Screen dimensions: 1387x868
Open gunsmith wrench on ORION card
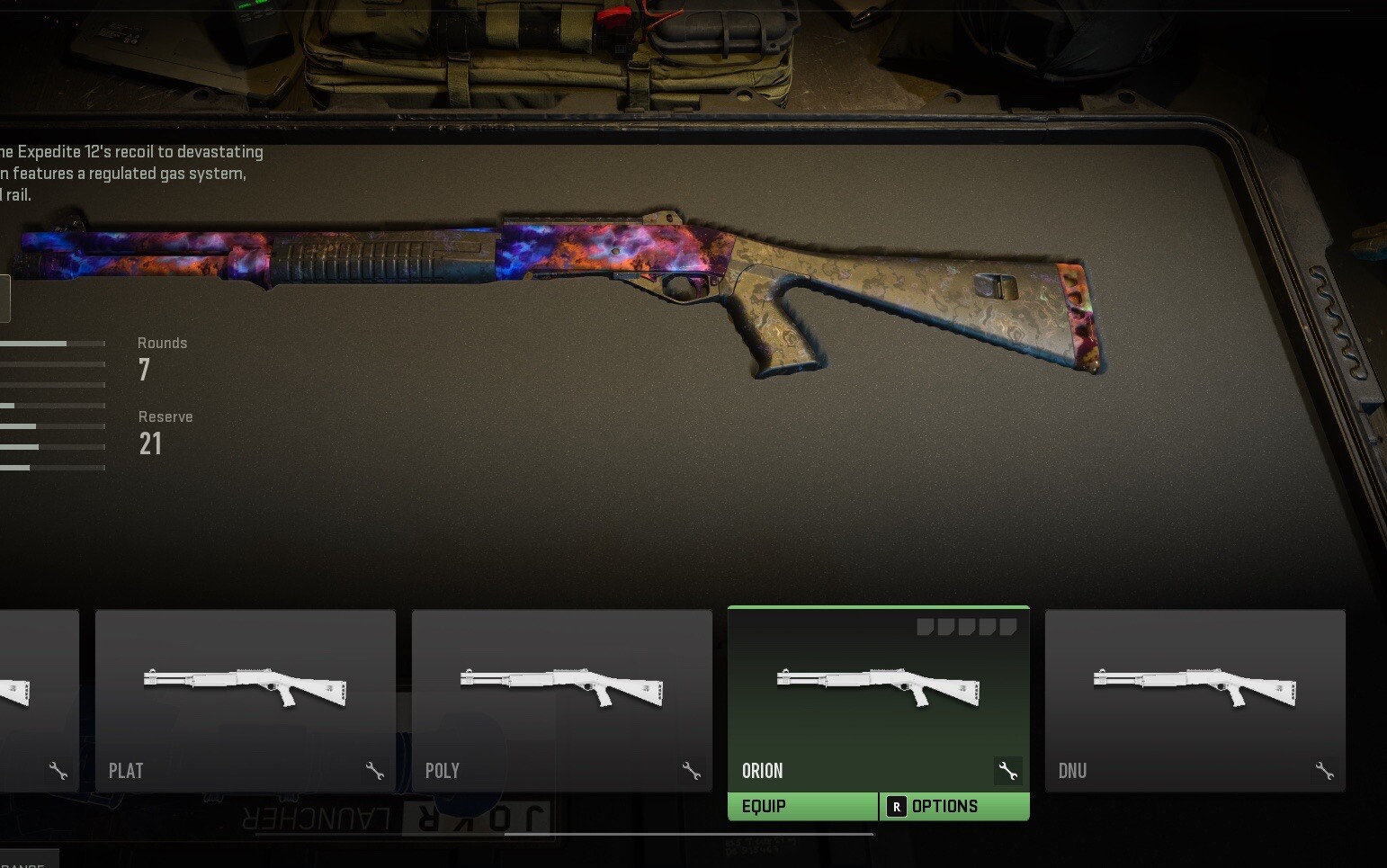(x=1007, y=771)
